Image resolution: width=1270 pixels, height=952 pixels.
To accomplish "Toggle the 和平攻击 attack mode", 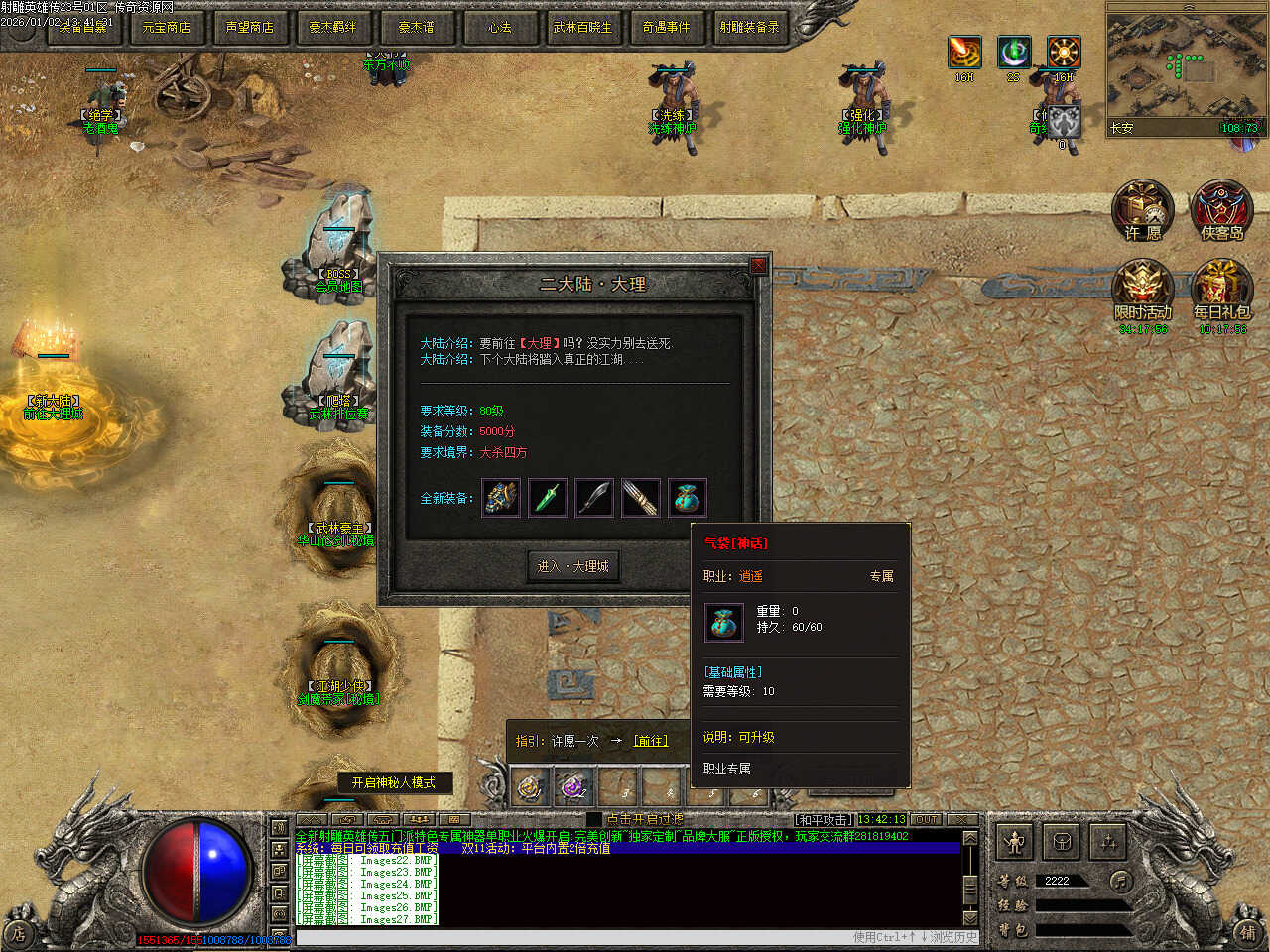I will click(824, 820).
